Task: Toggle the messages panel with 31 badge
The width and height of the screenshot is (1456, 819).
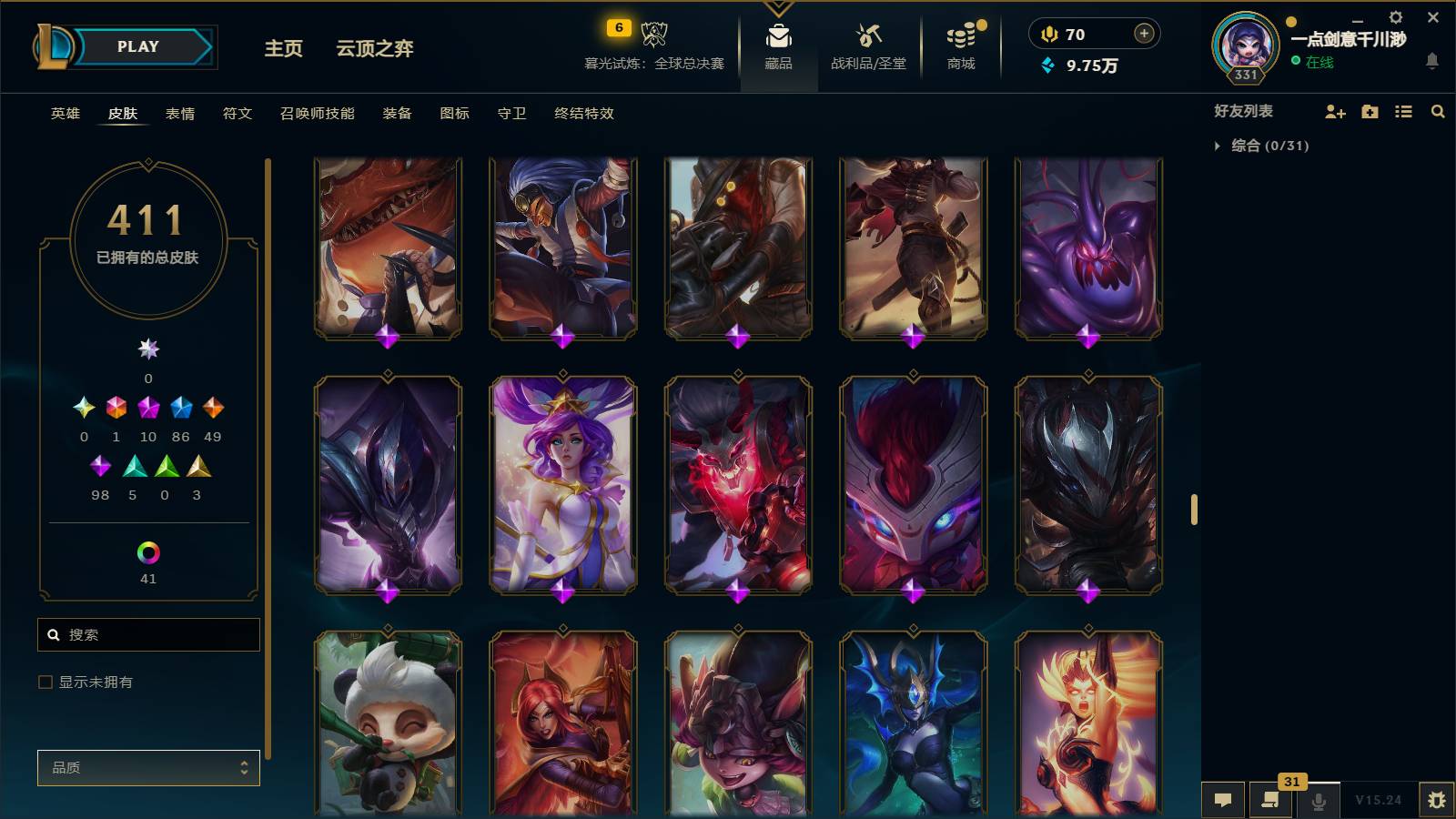Action: click(1270, 801)
